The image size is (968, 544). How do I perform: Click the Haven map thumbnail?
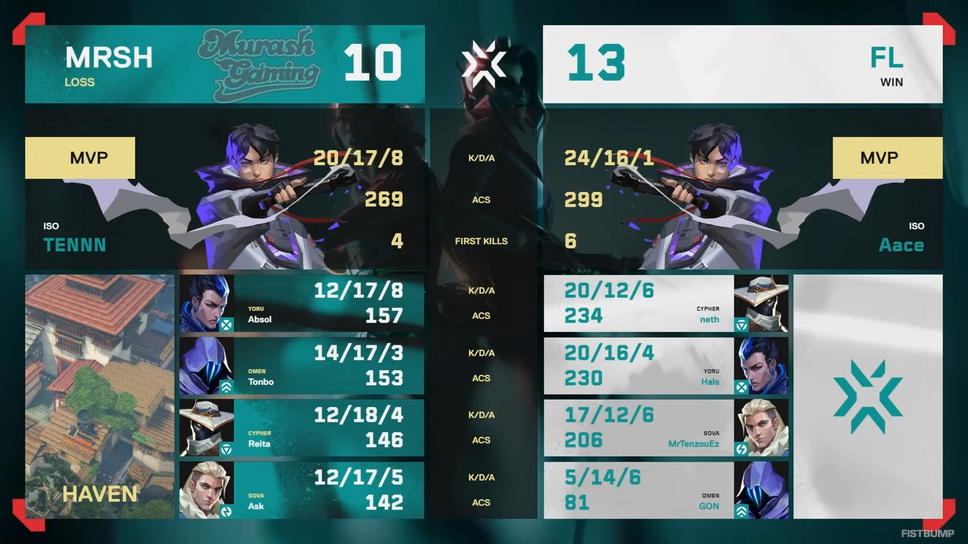(99, 395)
